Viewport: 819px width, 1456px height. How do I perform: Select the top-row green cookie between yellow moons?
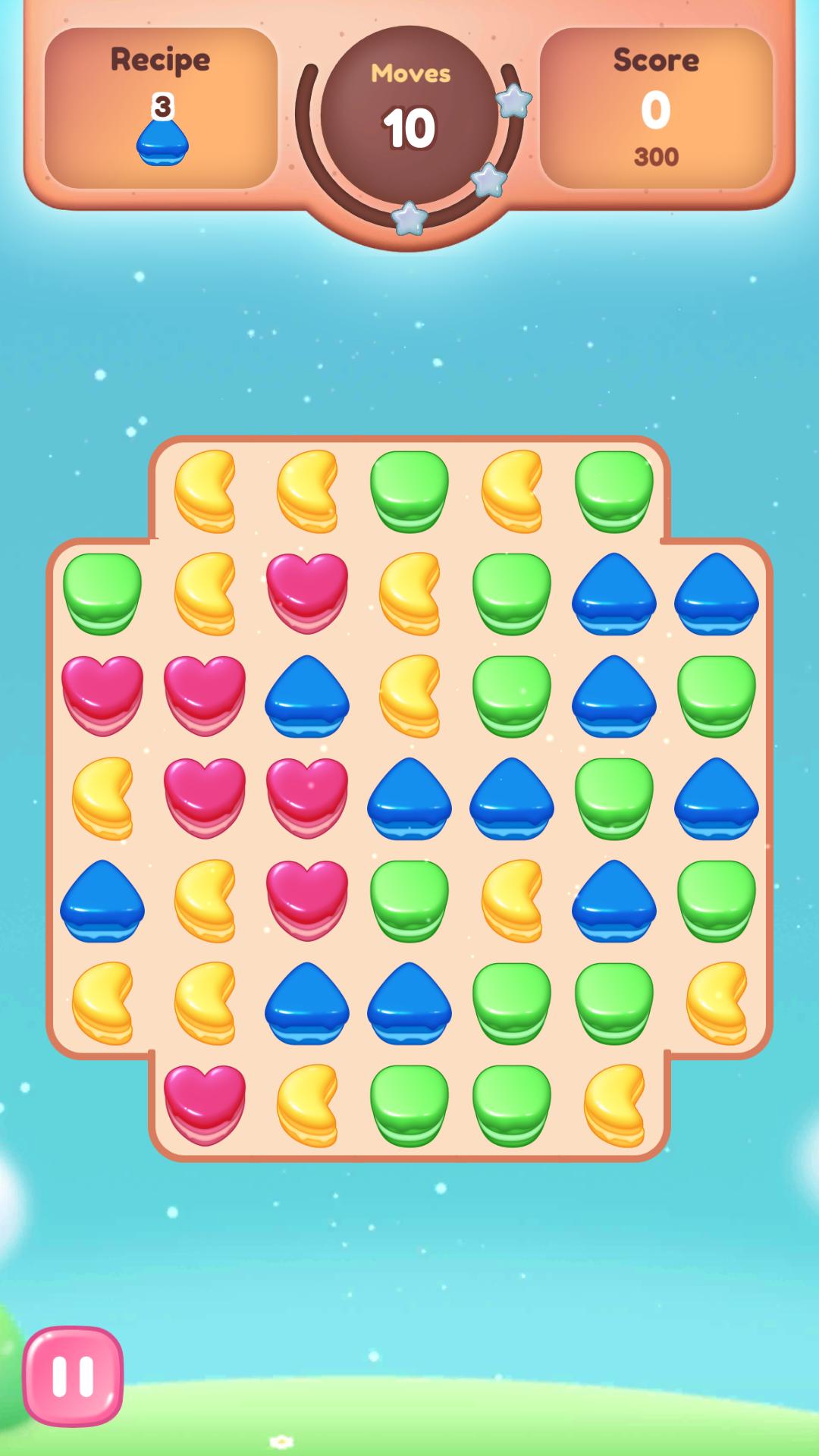pyautogui.click(x=409, y=491)
